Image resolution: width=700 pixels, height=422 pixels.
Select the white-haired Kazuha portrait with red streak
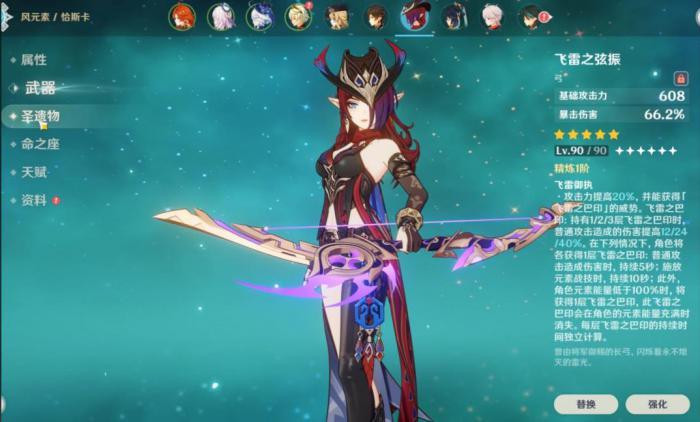click(x=491, y=16)
